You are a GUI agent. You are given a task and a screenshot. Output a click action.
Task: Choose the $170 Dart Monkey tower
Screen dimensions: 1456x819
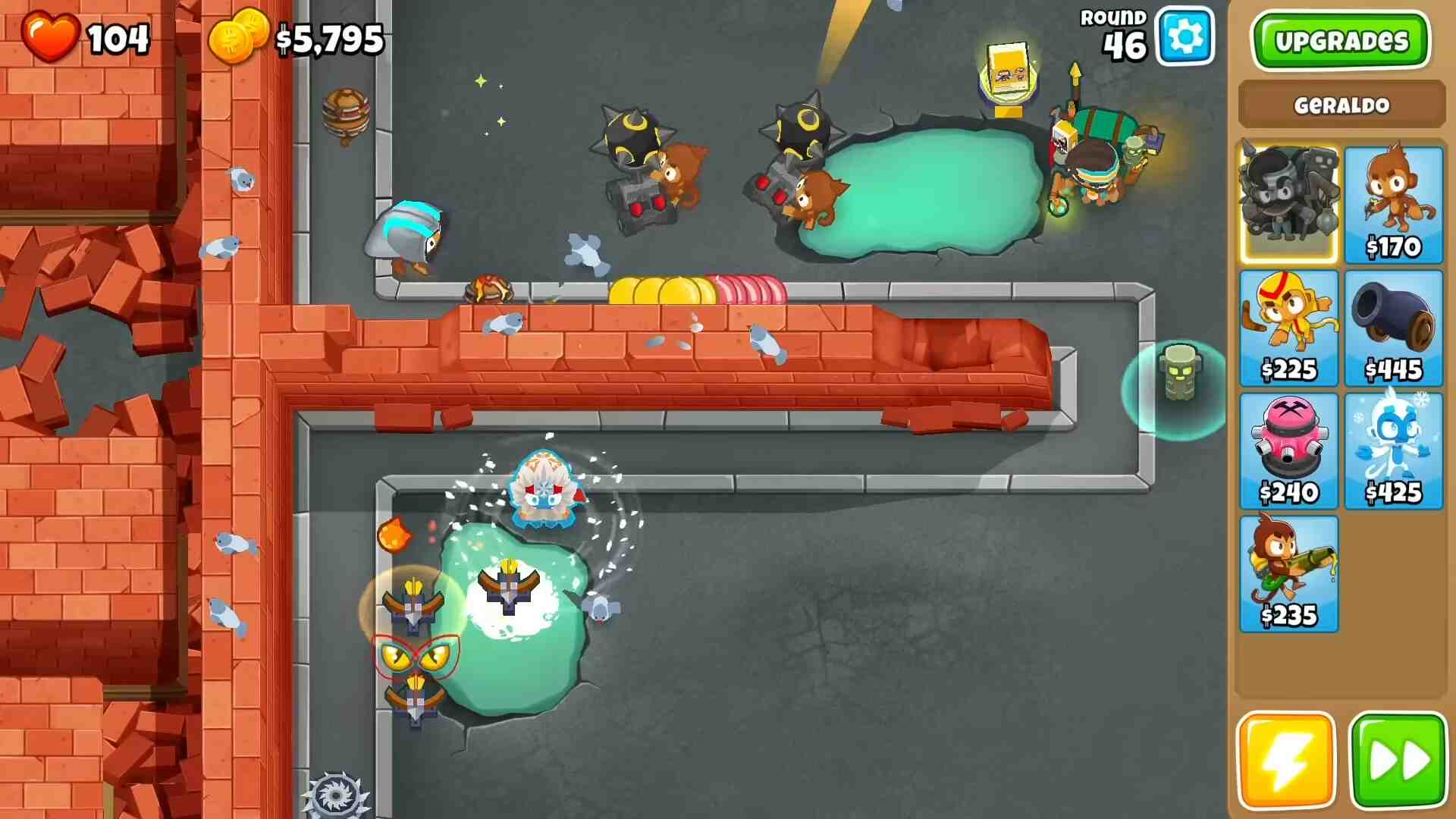pos(1393,203)
